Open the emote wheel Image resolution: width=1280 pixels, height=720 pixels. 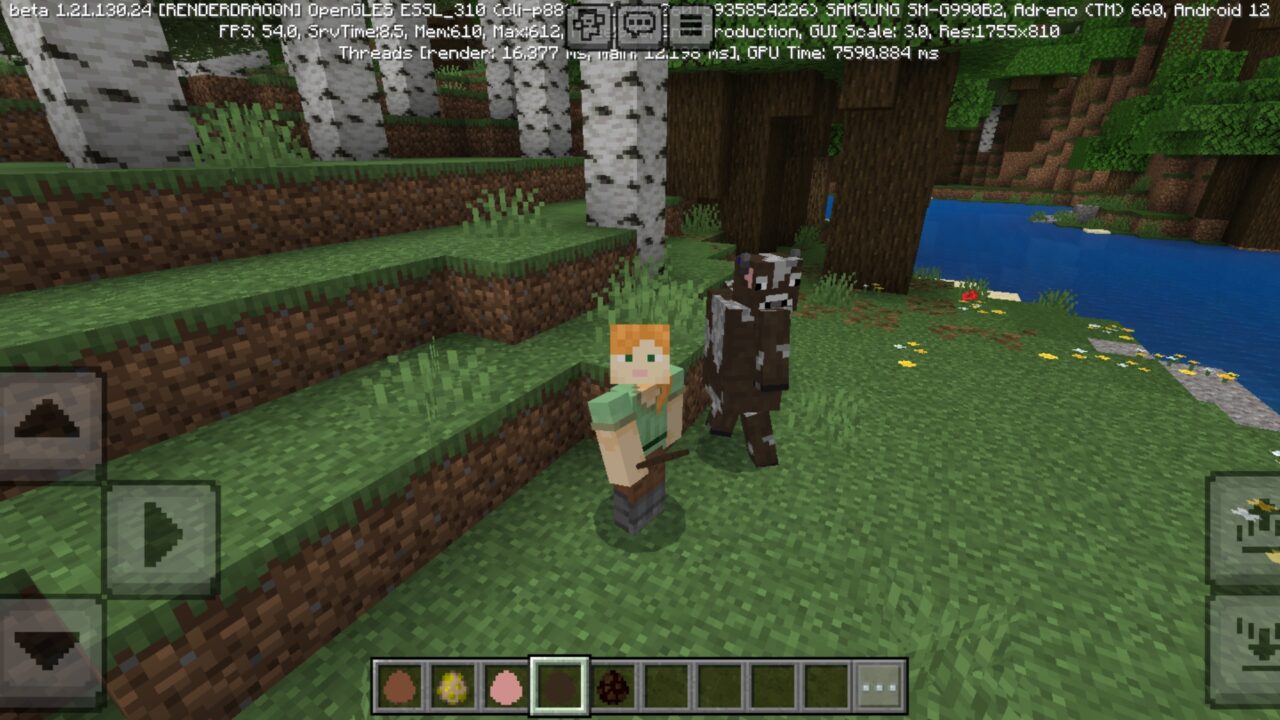pos(590,23)
